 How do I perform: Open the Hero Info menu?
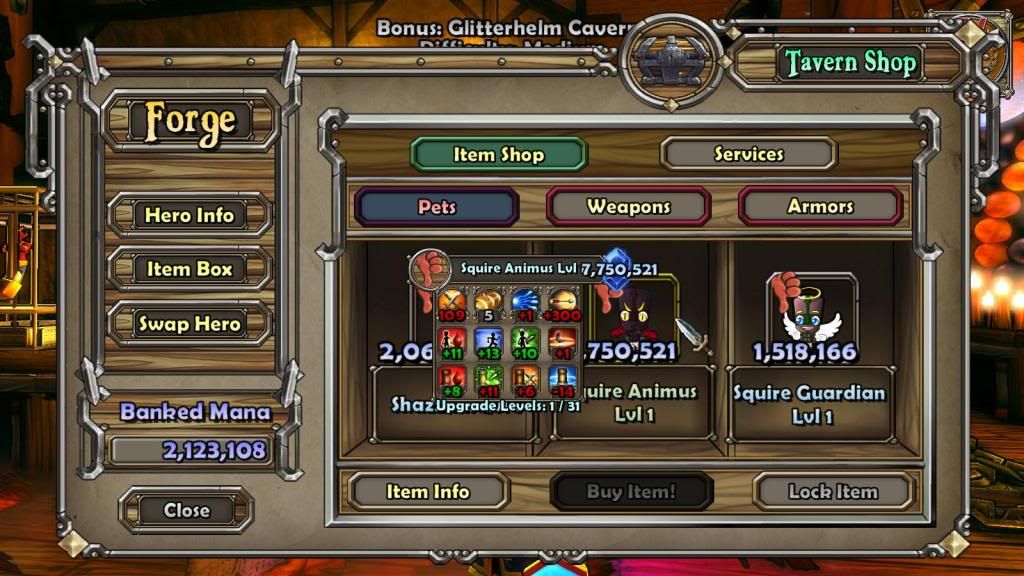pos(189,215)
